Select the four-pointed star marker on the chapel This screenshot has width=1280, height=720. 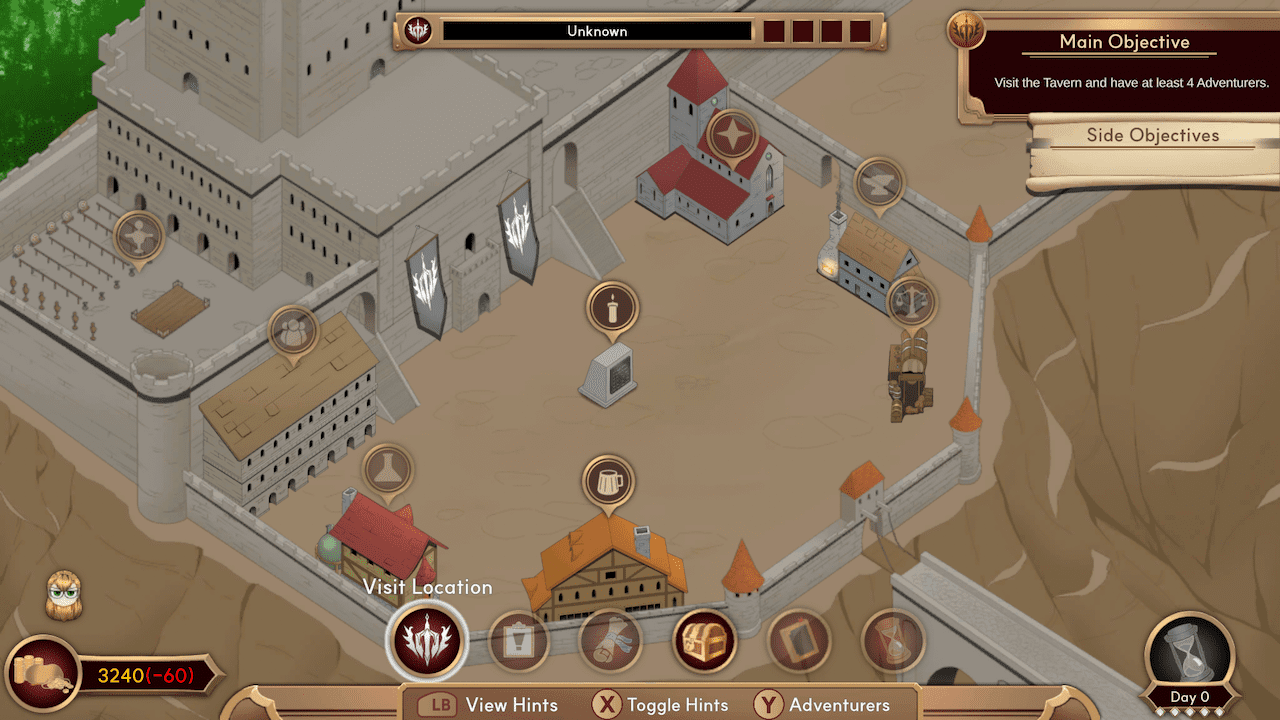pyautogui.click(x=732, y=136)
